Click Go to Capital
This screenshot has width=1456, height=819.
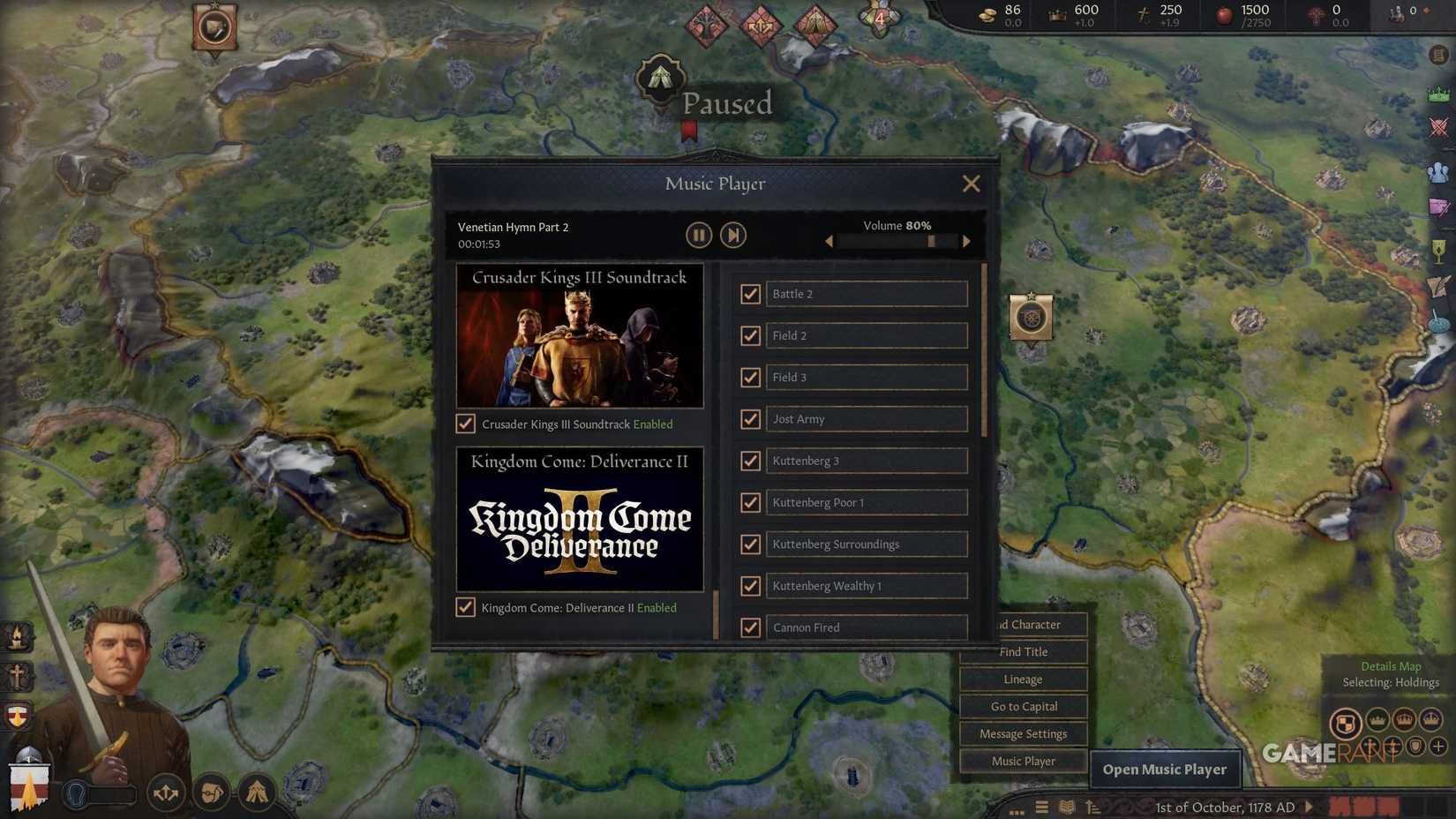click(1023, 706)
